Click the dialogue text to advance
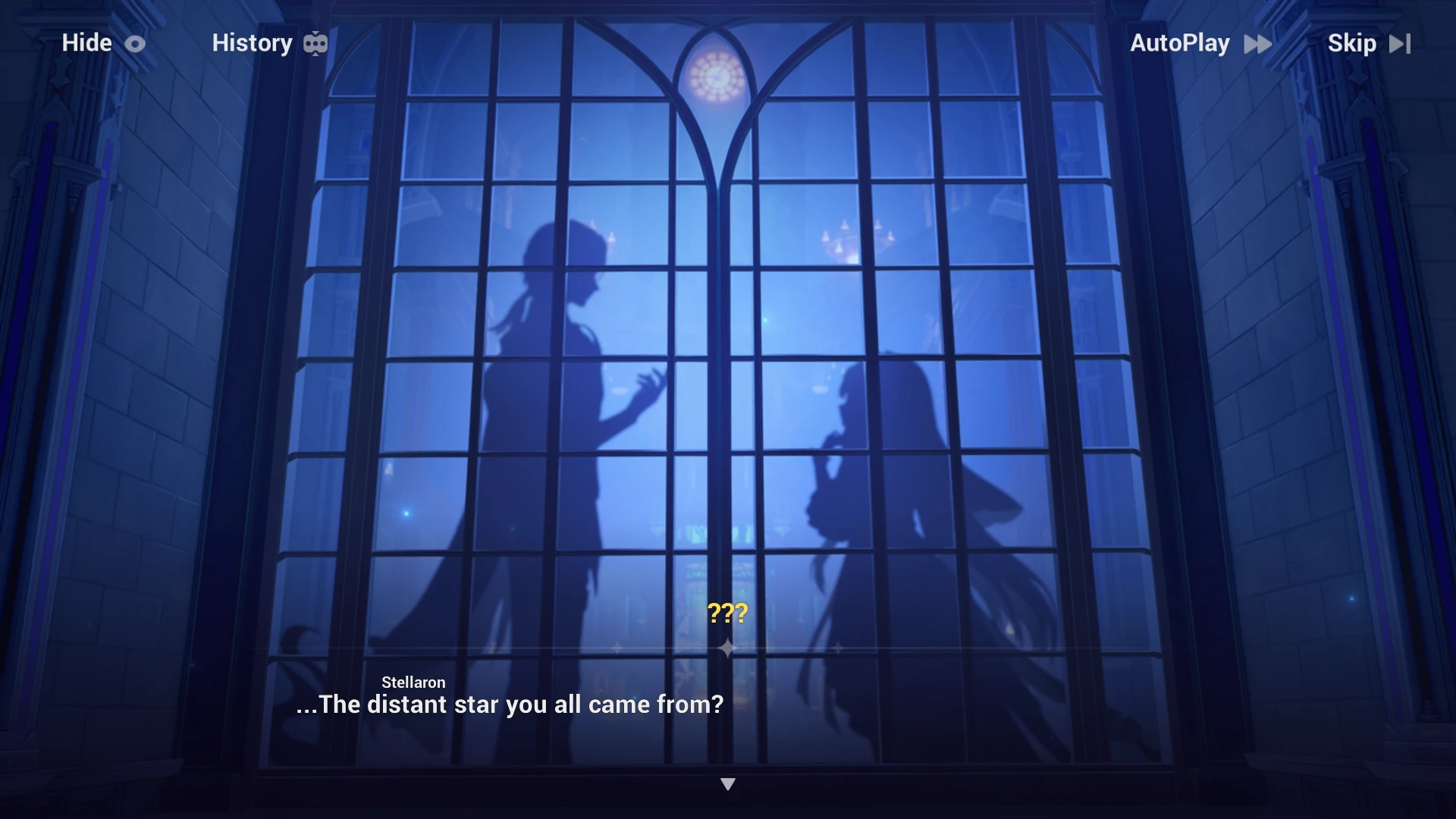The width and height of the screenshot is (1456, 819). (x=509, y=704)
